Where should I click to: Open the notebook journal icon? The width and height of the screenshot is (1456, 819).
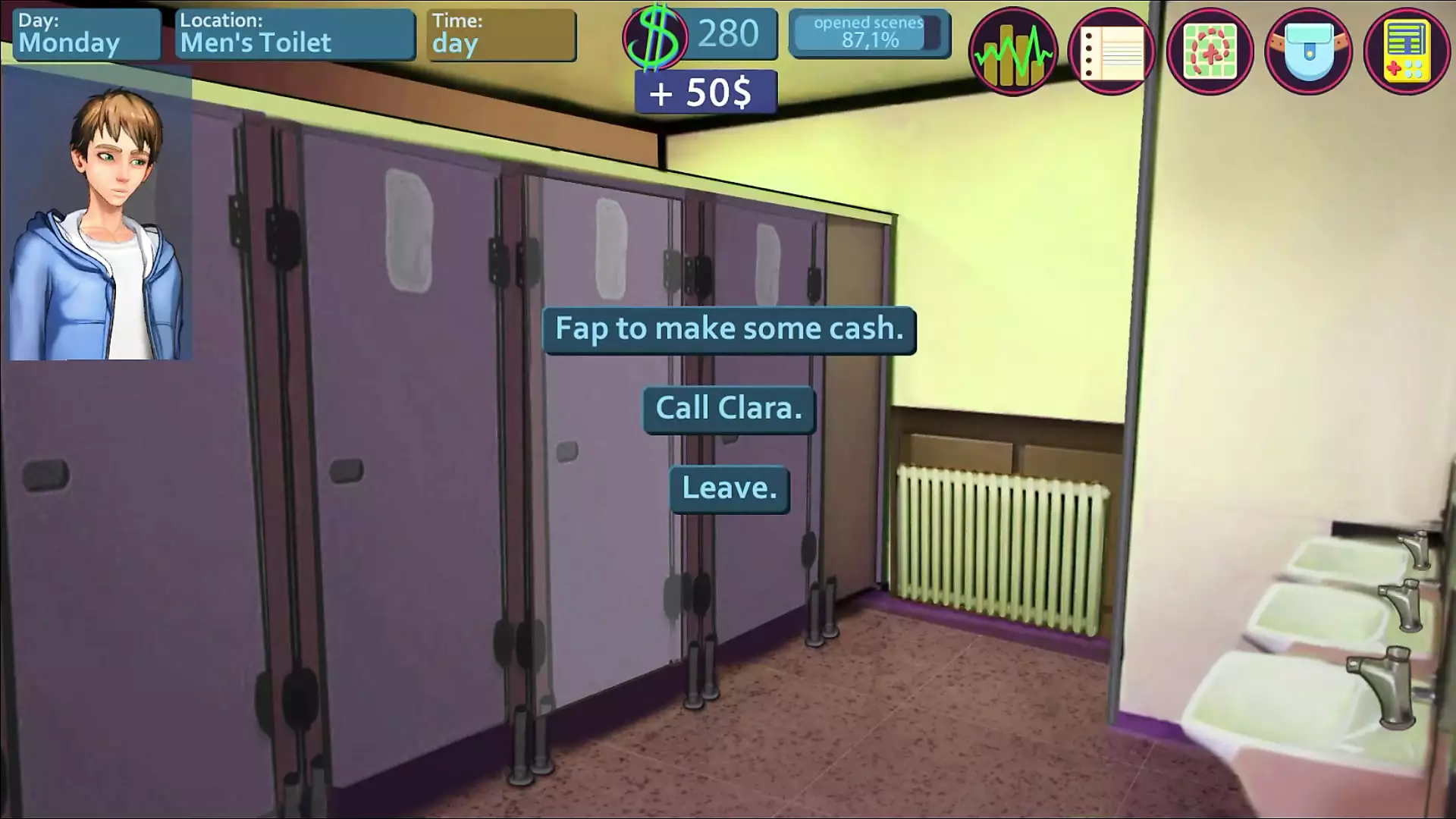(x=1111, y=52)
